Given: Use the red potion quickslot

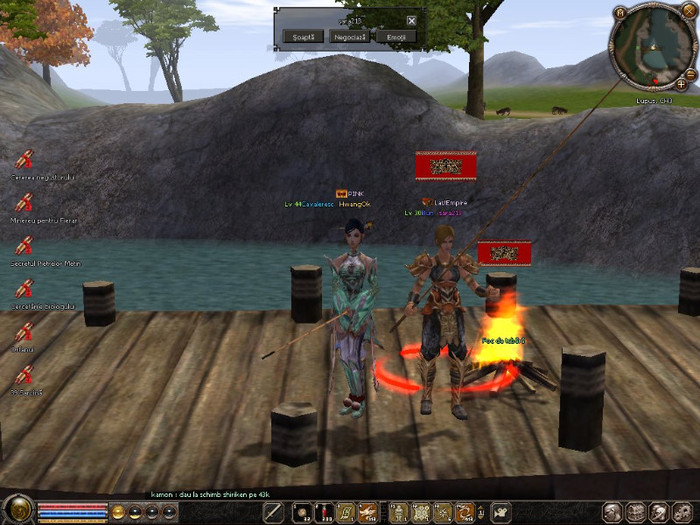Looking at the screenshot, I should 324,513.
